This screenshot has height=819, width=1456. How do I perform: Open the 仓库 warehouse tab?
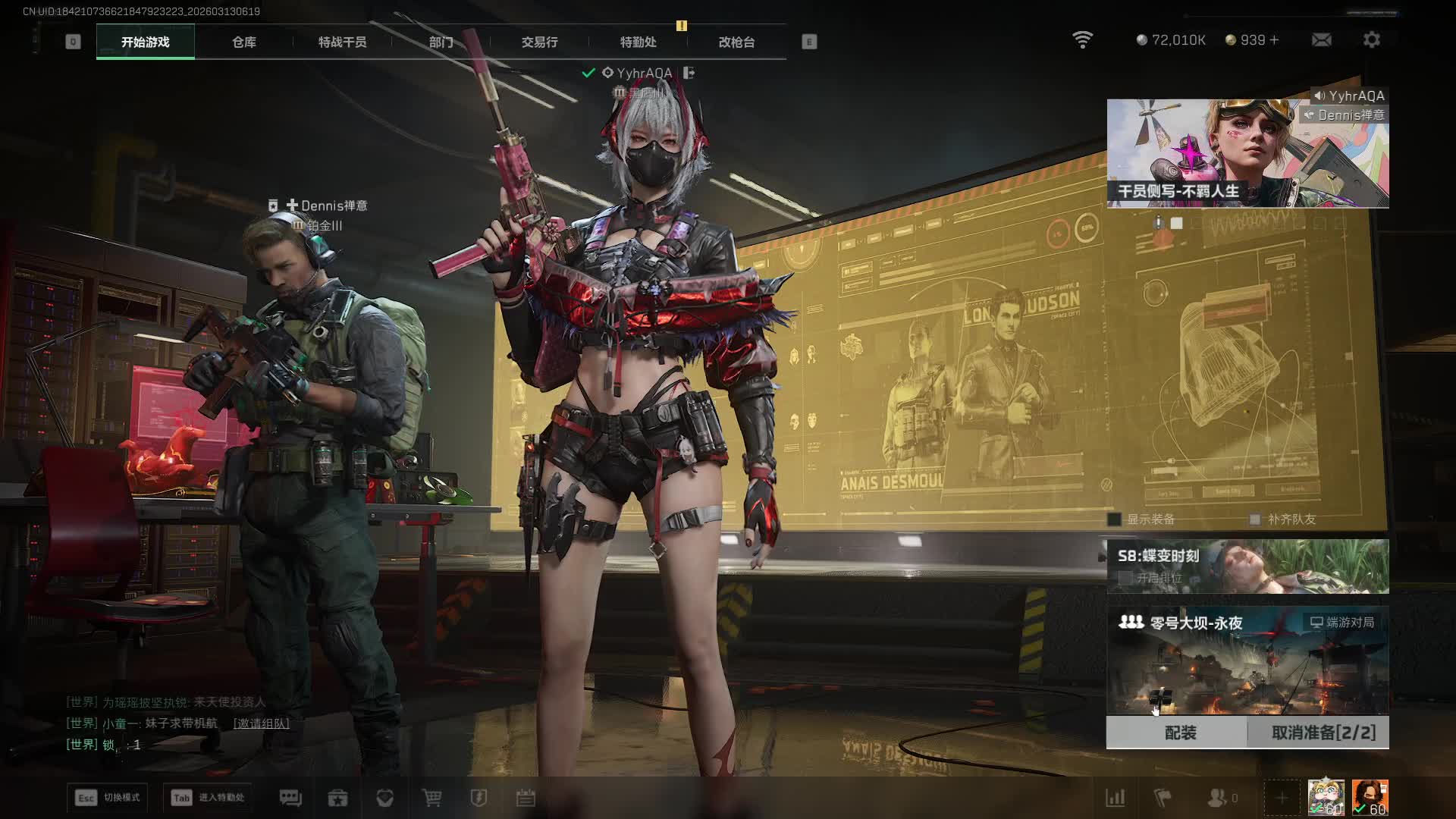[243, 42]
